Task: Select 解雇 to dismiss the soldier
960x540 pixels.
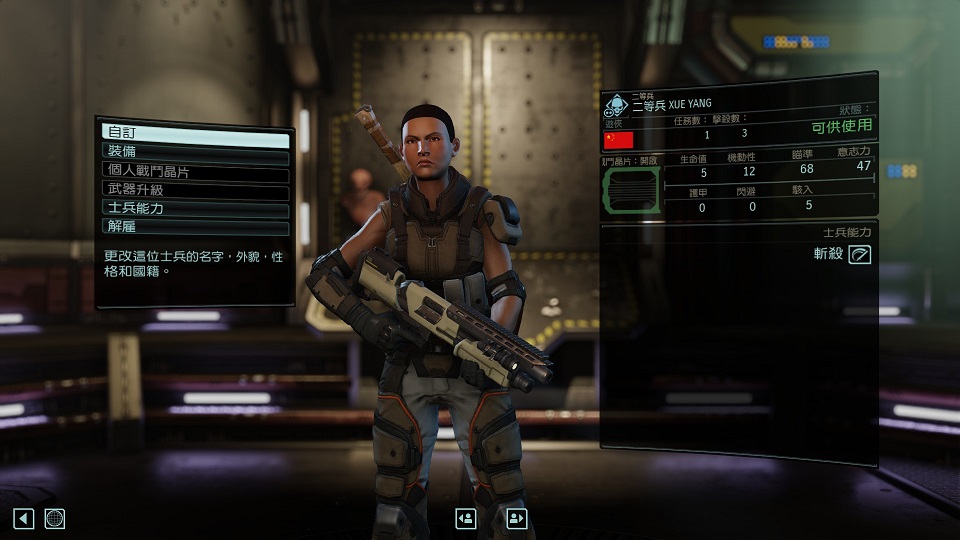Action: (195, 228)
